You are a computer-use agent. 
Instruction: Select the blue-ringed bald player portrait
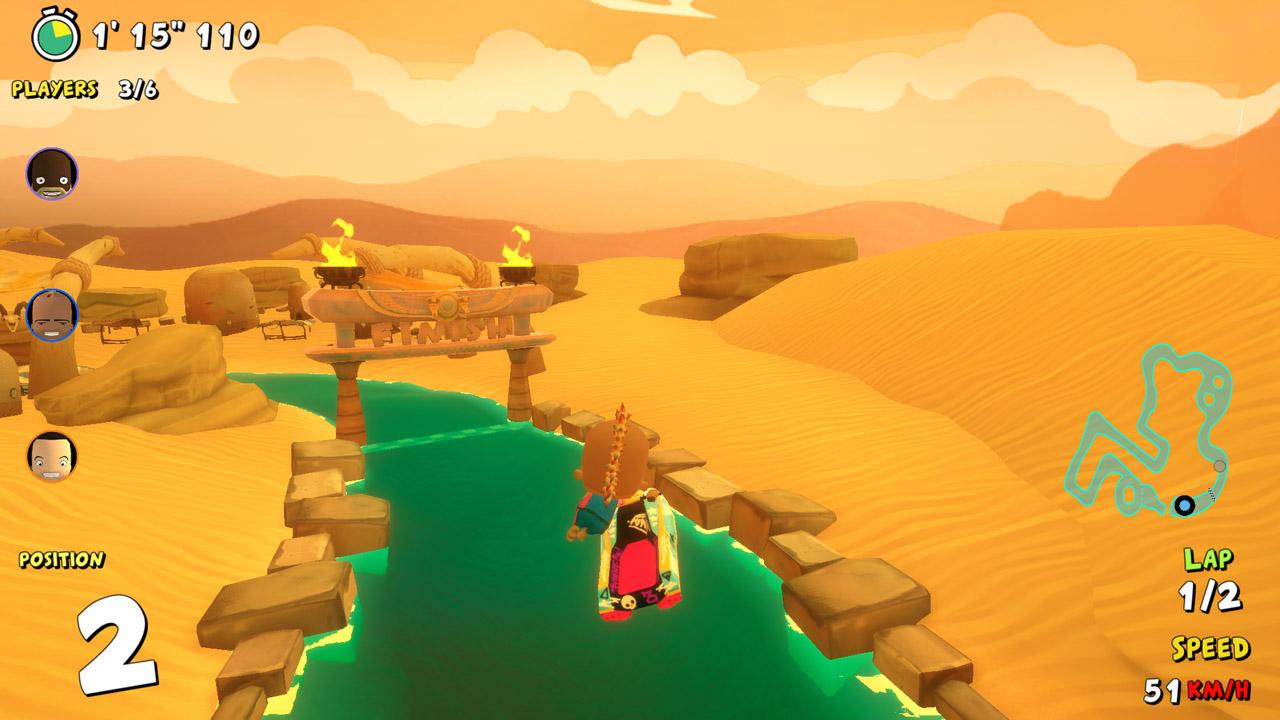pos(52,315)
